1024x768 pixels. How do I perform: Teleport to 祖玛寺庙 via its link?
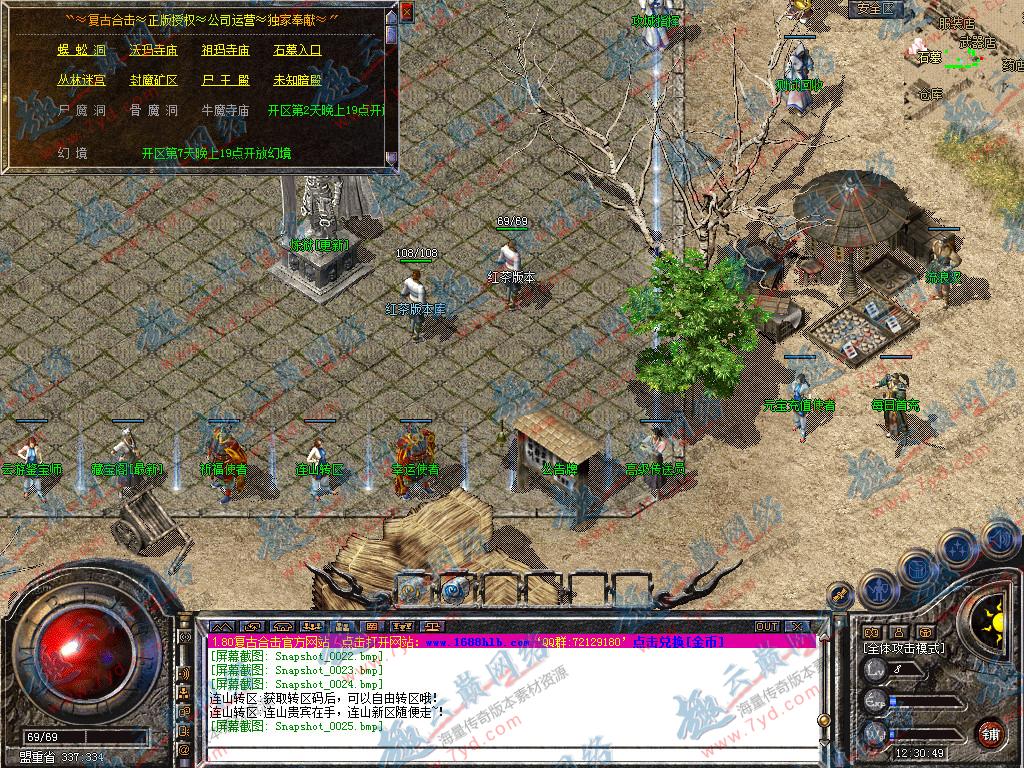(x=225, y=49)
